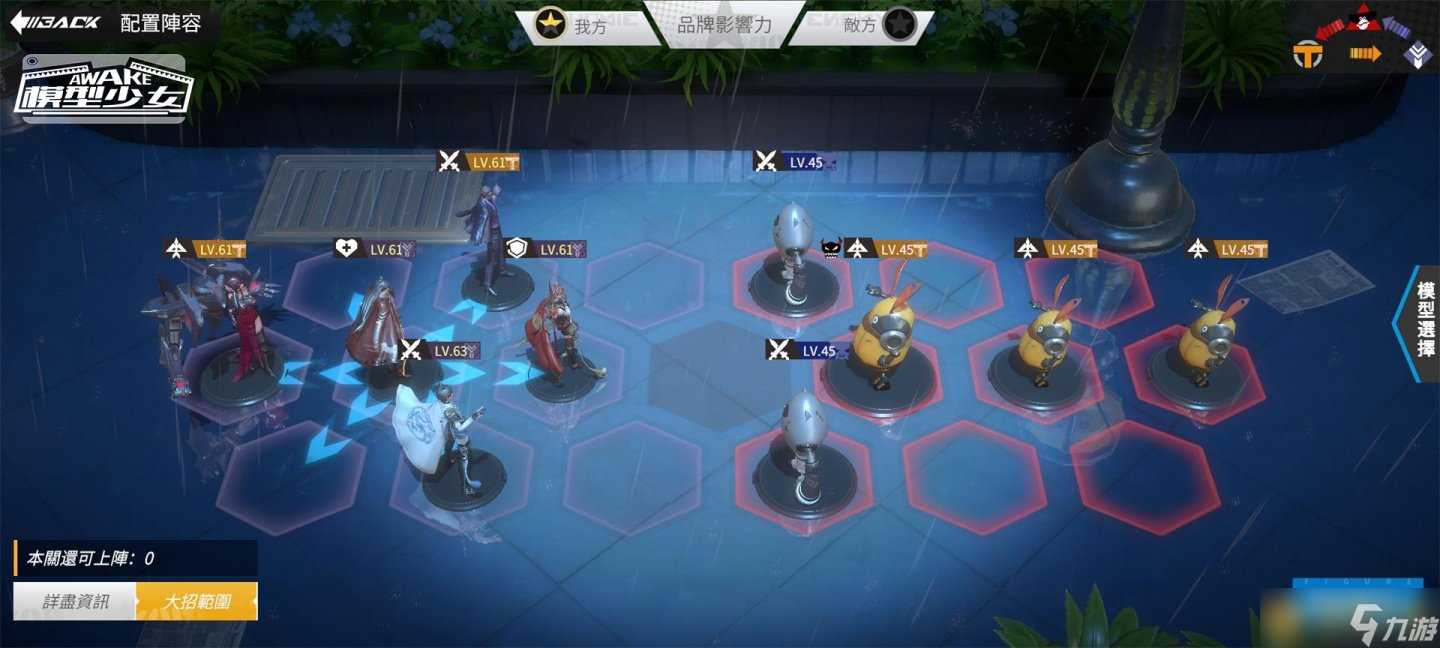Show 詳盡資訊 details
The width and height of the screenshot is (1440, 648).
75,602
